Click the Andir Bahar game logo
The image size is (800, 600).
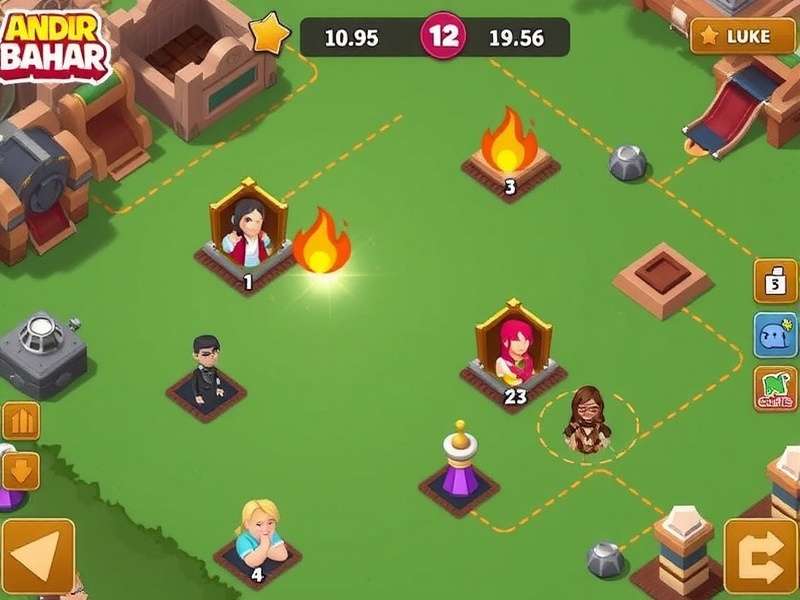(x=55, y=45)
